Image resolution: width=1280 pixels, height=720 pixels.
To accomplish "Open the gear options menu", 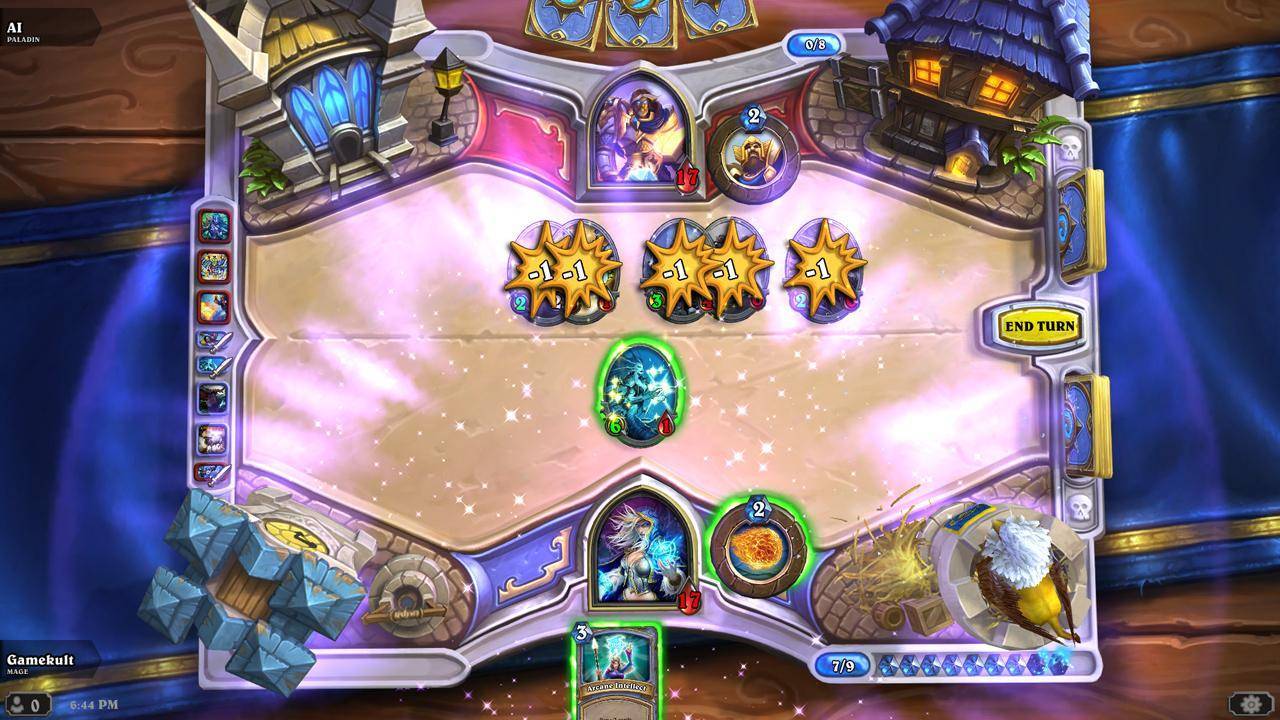I will coord(1250,704).
